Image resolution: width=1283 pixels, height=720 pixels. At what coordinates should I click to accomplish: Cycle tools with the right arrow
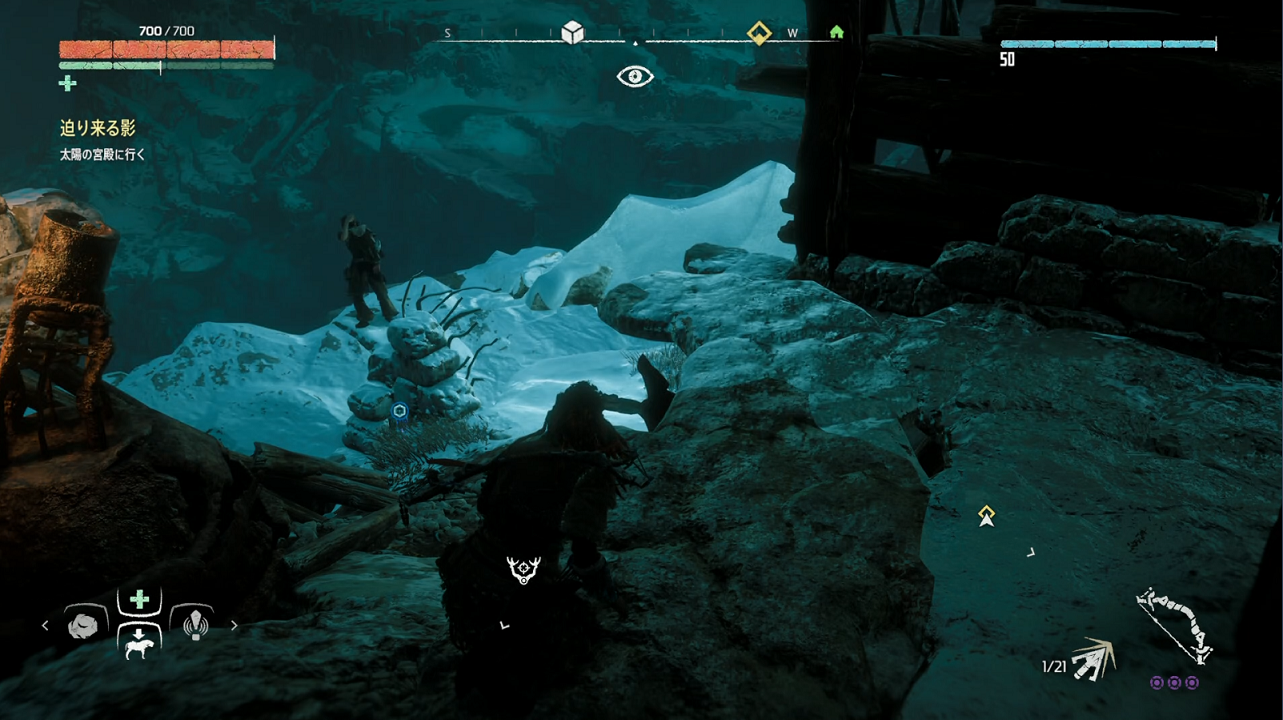click(x=234, y=626)
